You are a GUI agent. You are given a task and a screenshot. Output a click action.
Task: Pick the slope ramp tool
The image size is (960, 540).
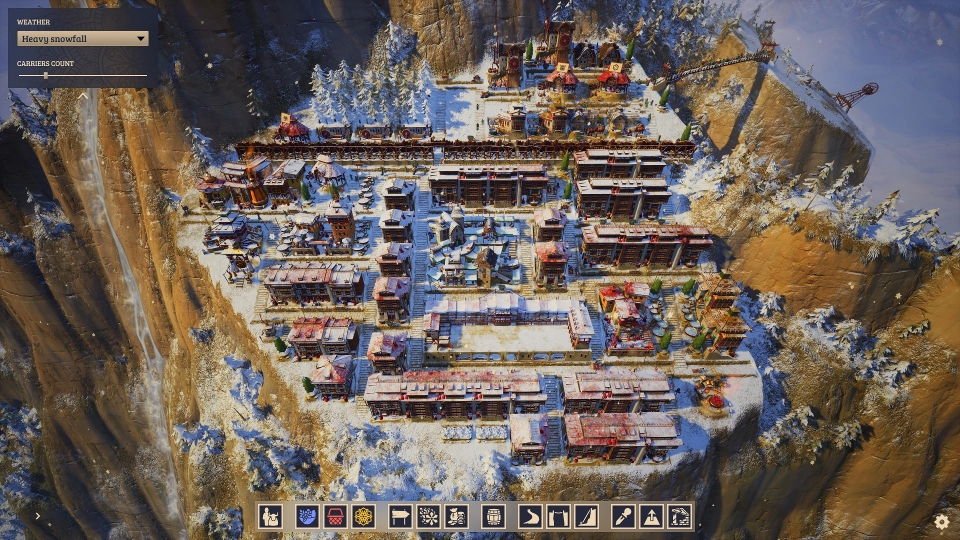point(585,516)
